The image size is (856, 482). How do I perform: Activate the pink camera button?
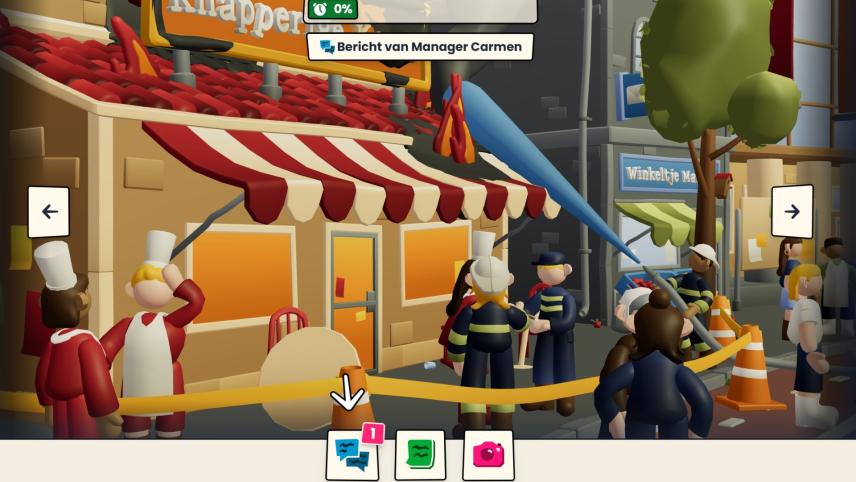point(488,455)
